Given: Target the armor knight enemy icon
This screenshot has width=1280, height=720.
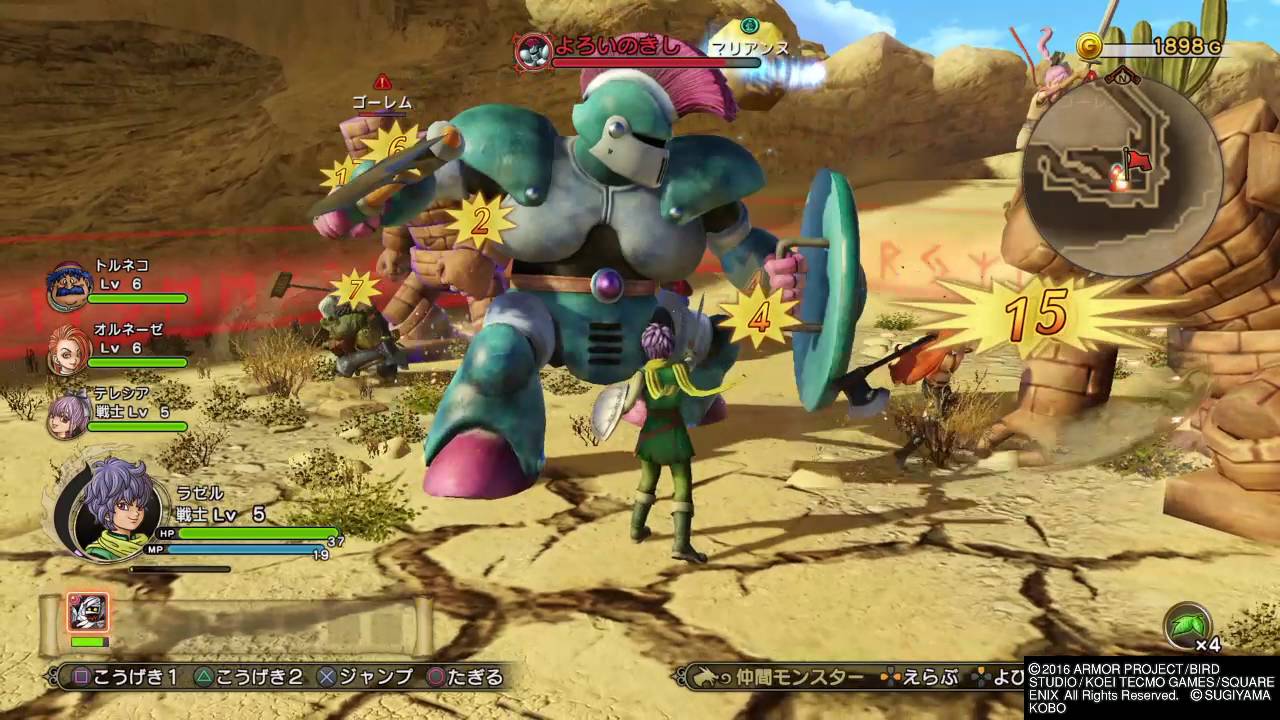Looking at the screenshot, I should coord(533,50).
